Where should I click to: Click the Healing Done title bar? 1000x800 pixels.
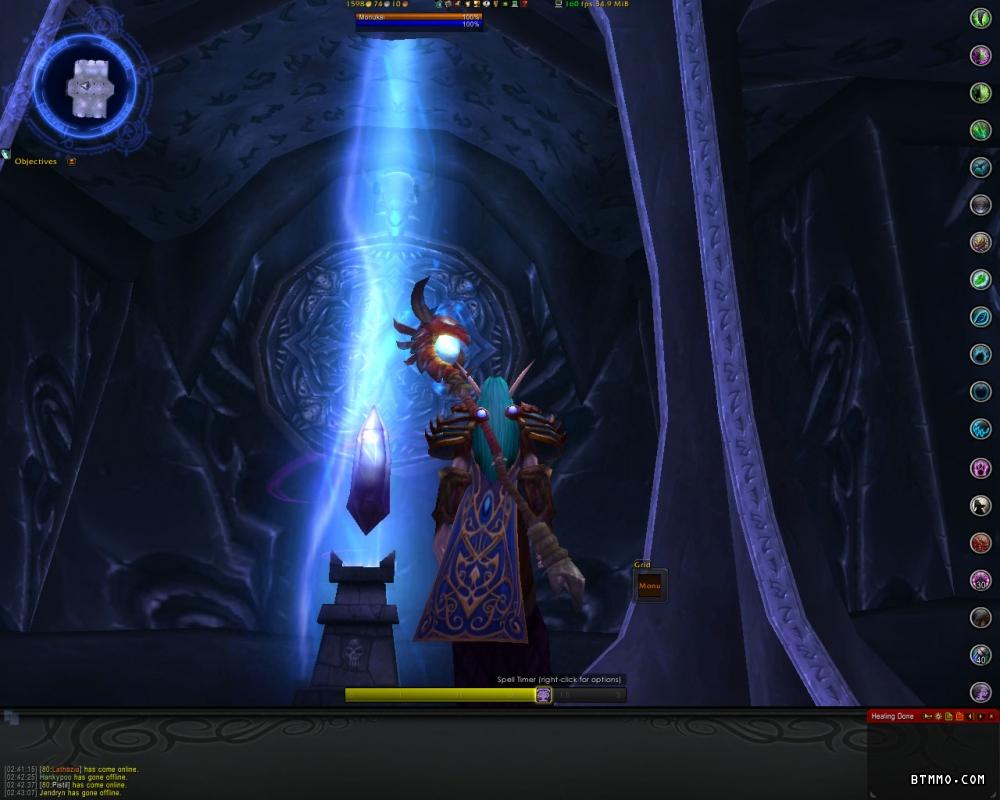point(893,716)
